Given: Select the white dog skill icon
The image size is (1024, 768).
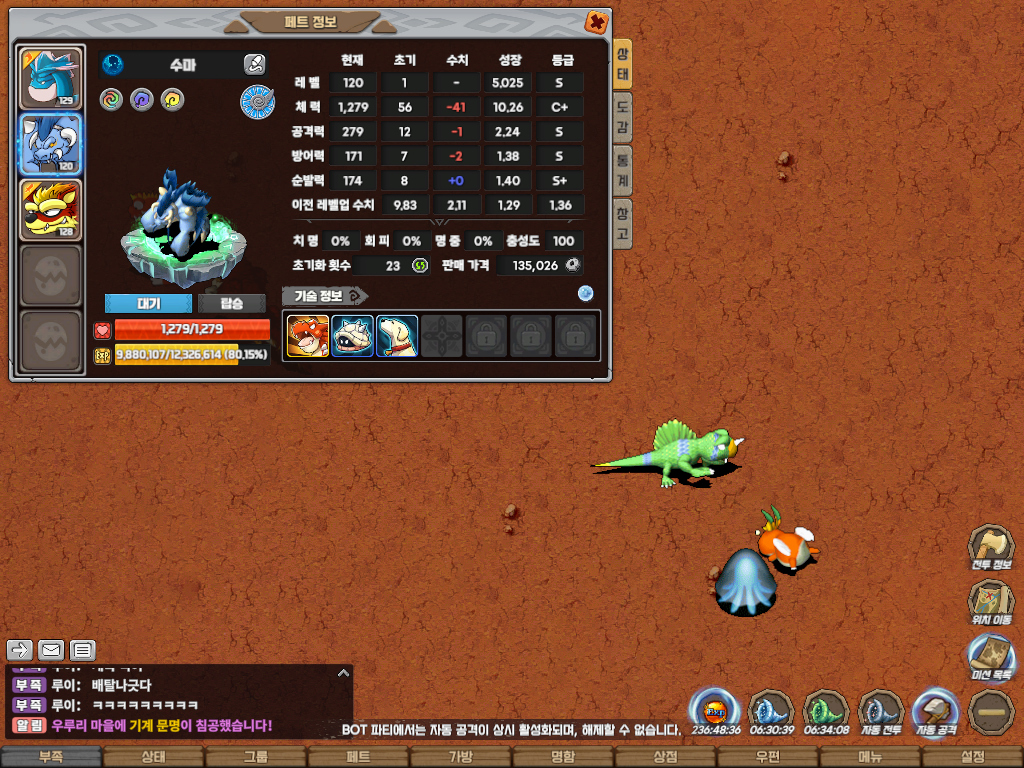Looking at the screenshot, I should [397, 336].
